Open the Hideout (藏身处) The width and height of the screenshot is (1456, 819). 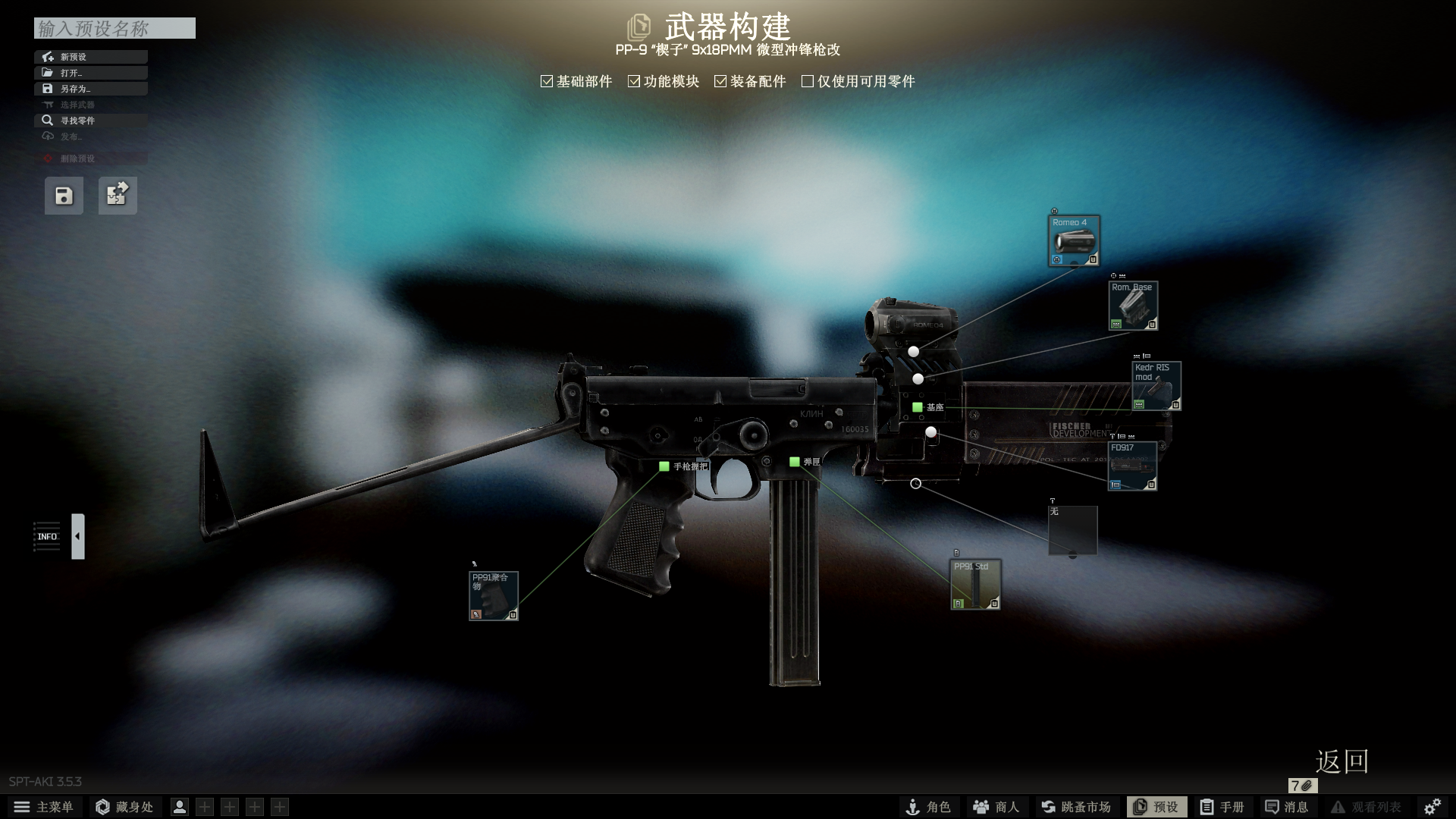(x=124, y=807)
